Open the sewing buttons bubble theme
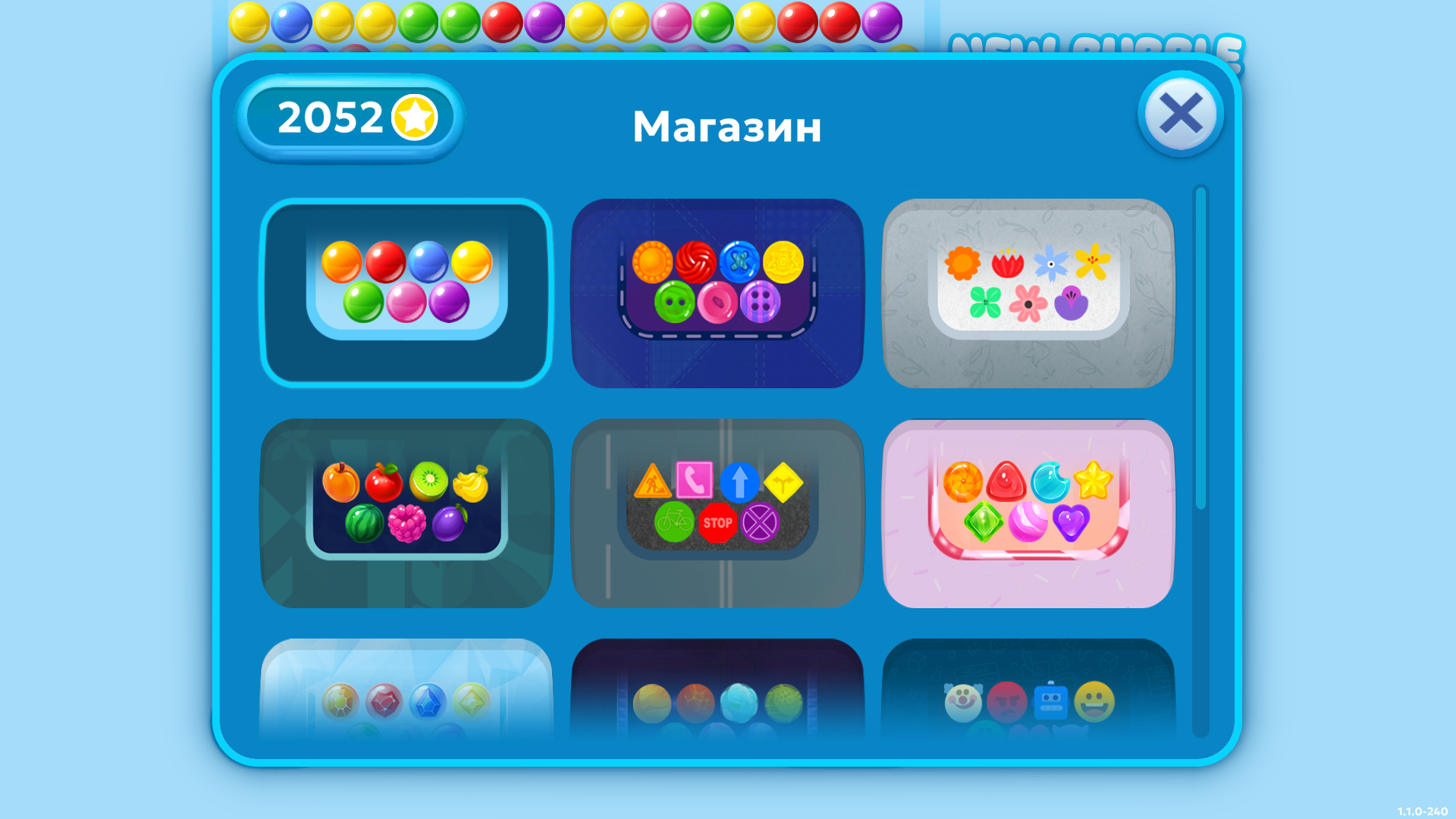1456x819 pixels. [x=719, y=292]
